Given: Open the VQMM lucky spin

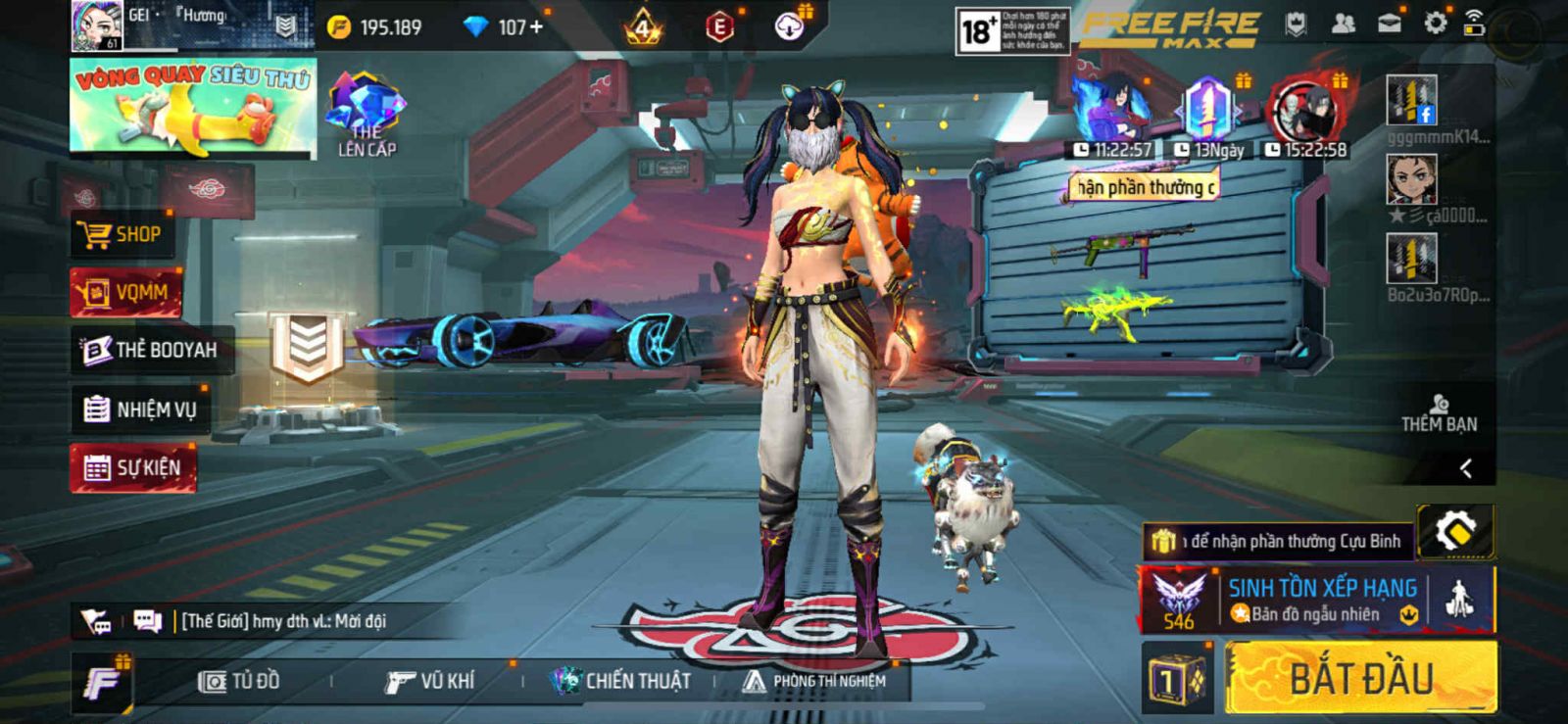Looking at the screenshot, I should point(127,292).
